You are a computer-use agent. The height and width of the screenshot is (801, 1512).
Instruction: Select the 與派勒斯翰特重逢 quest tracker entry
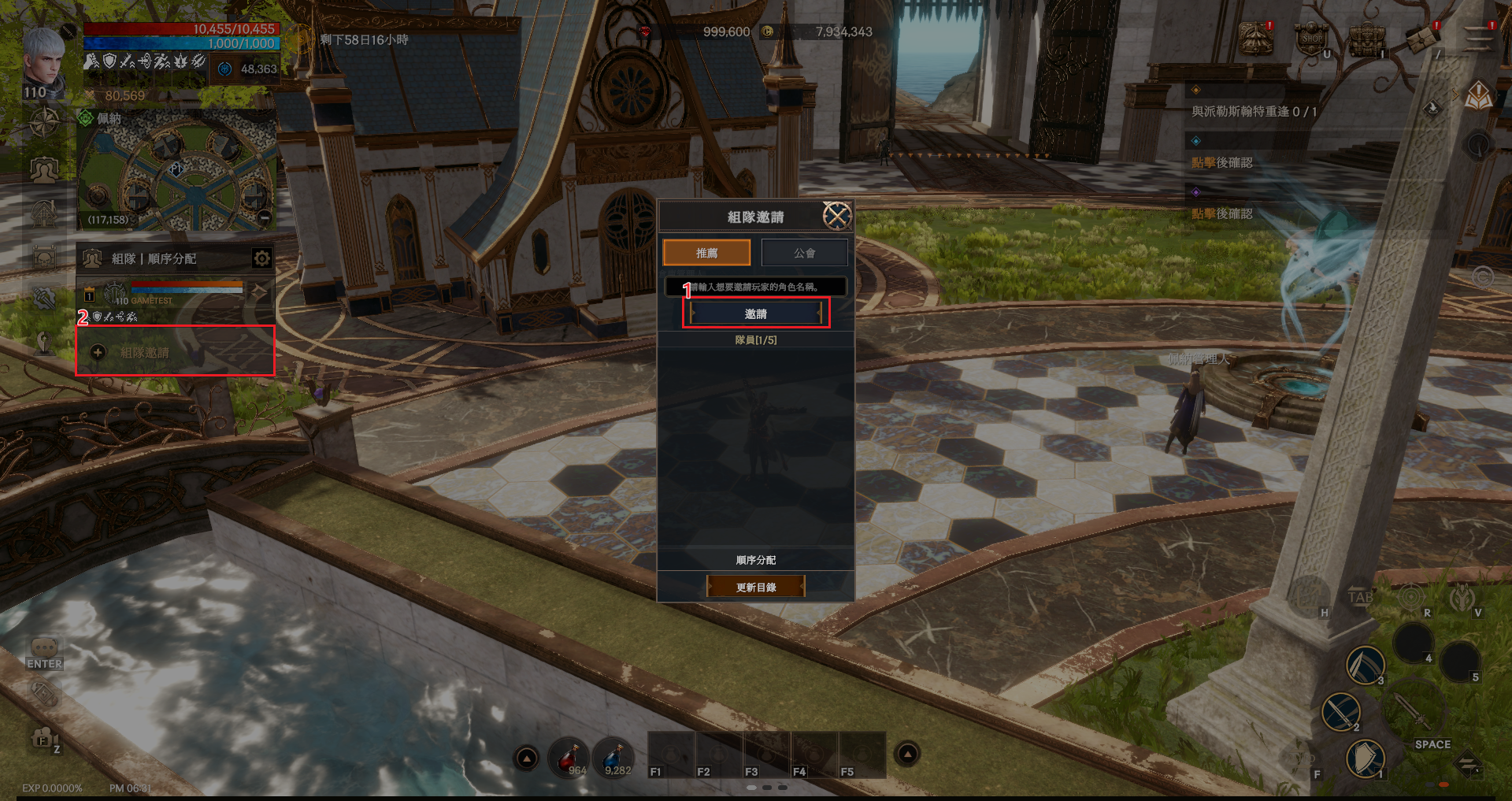pos(1253,112)
